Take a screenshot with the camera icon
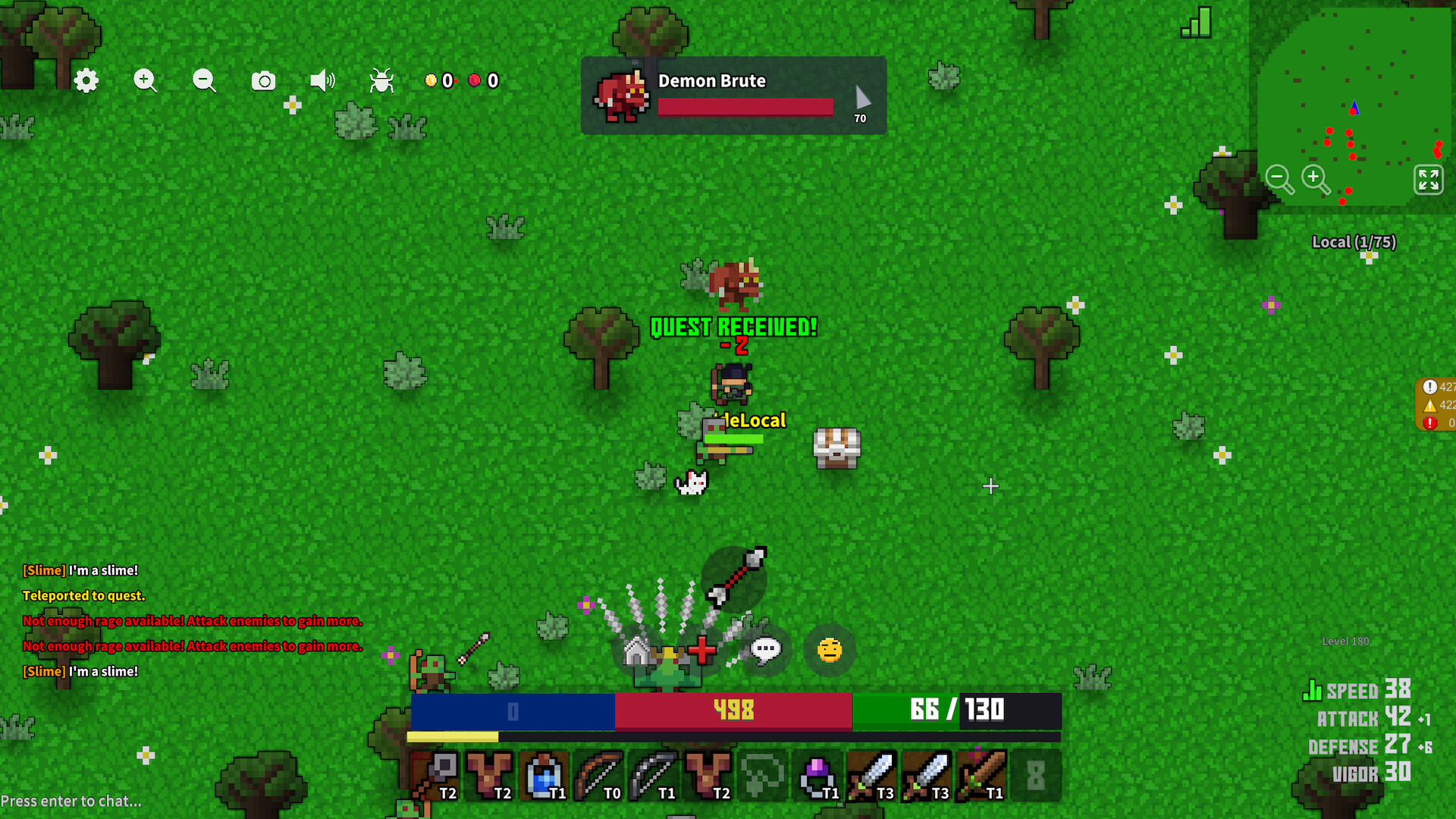The width and height of the screenshot is (1456, 819). pyautogui.click(x=263, y=80)
